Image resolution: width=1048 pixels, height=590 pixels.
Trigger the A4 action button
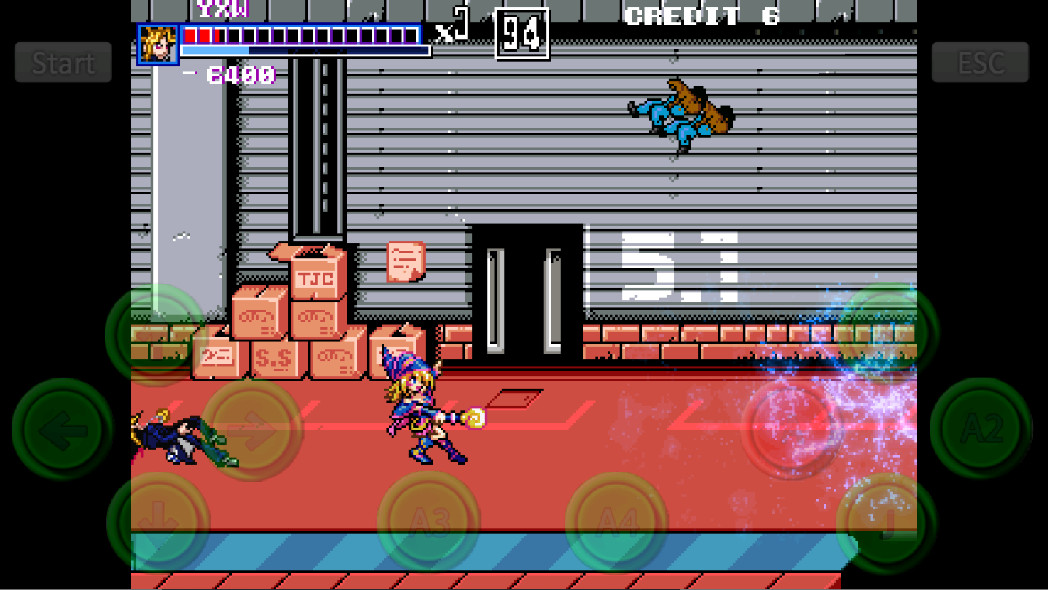(x=616, y=521)
